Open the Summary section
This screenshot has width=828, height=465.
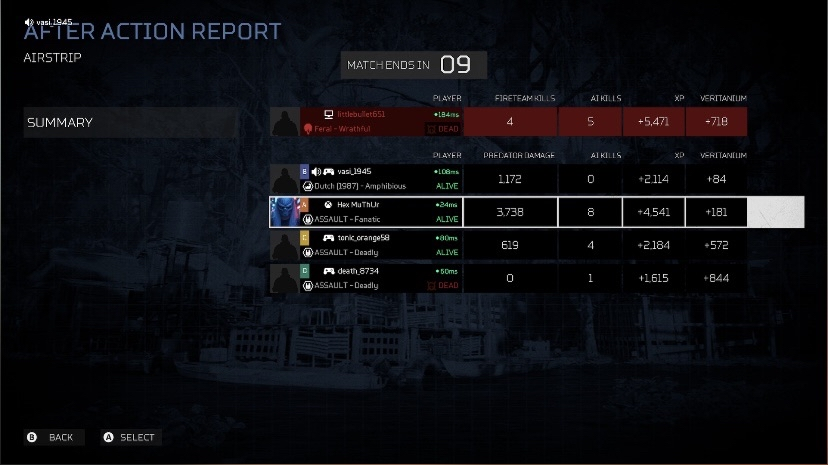click(x=131, y=122)
